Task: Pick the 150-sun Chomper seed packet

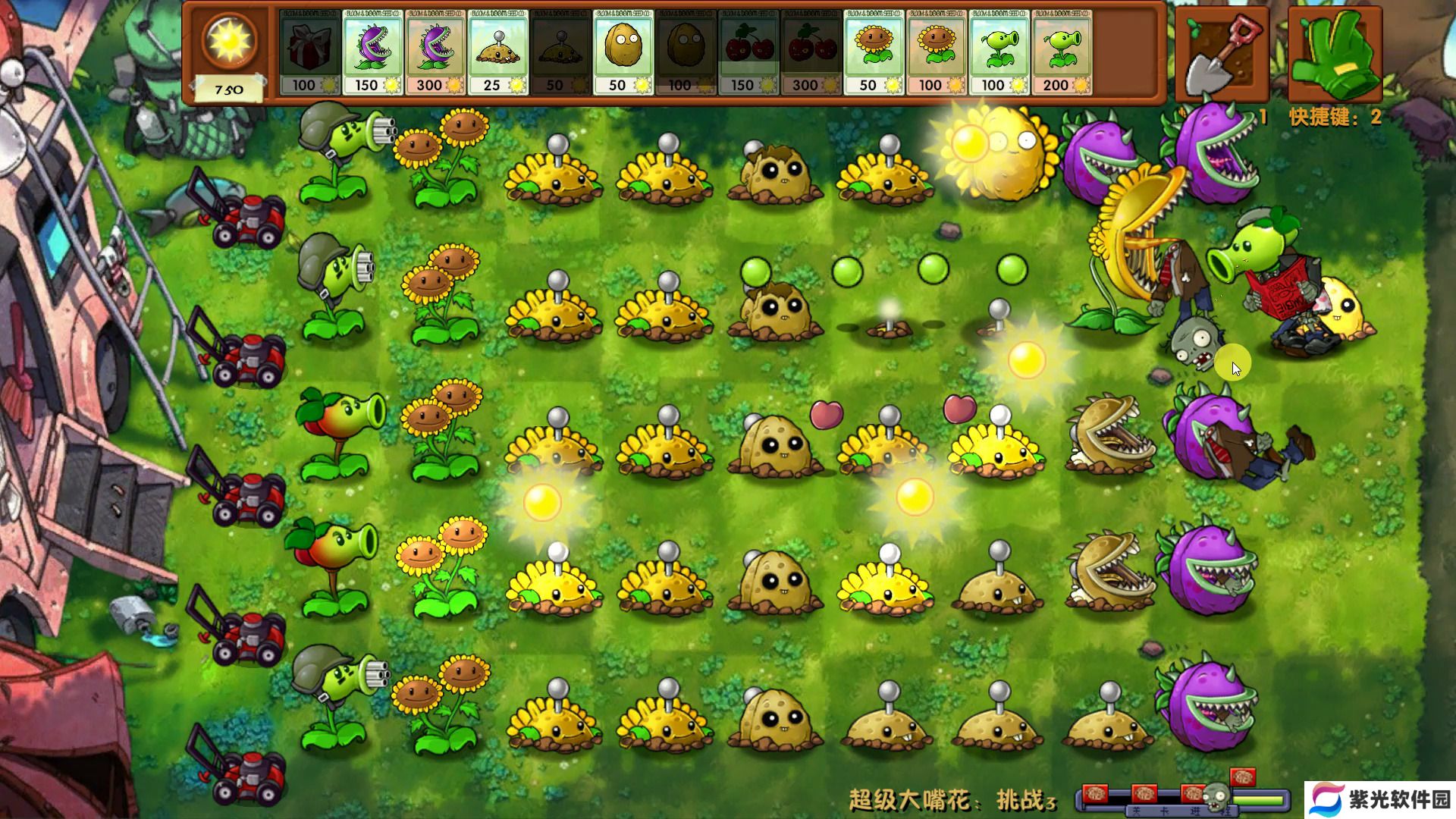Action: pos(372,52)
